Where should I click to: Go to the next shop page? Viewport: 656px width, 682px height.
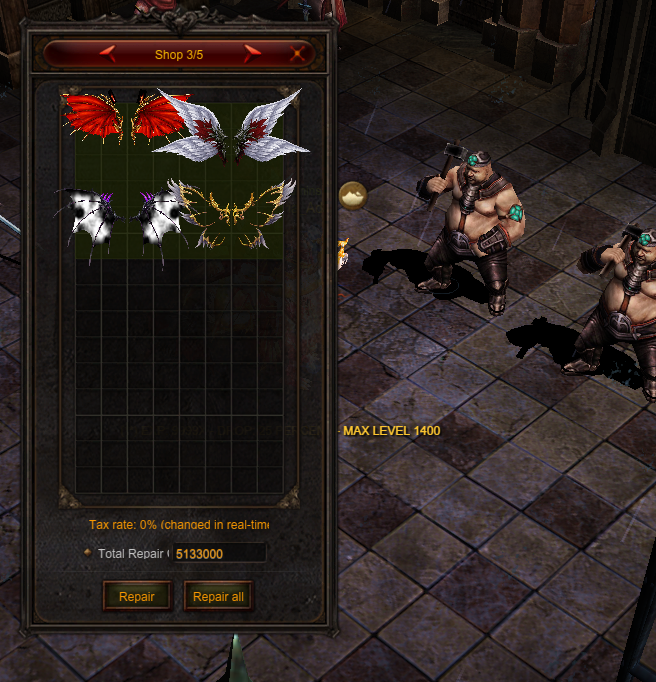pos(252,54)
